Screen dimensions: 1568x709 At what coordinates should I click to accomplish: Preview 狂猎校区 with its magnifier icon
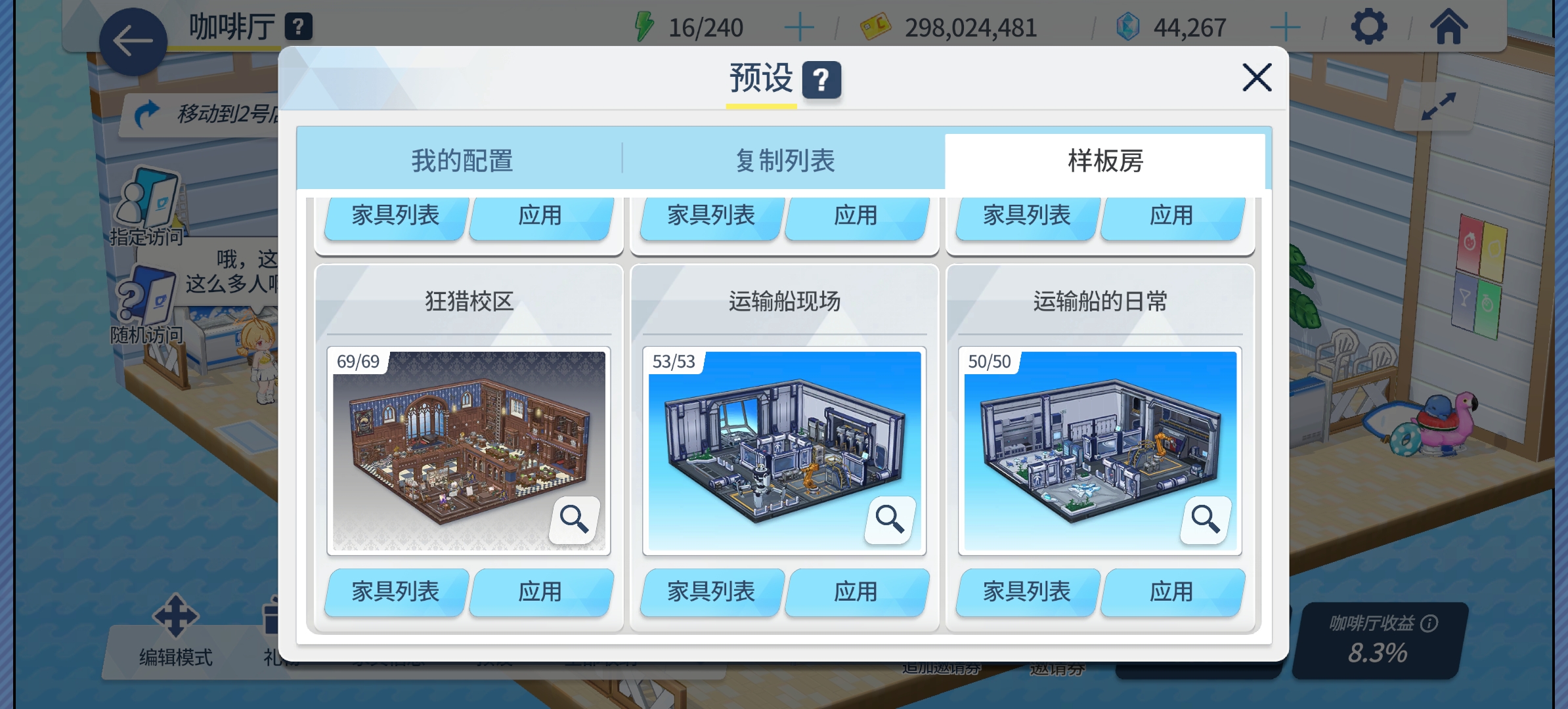tap(575, 519)
